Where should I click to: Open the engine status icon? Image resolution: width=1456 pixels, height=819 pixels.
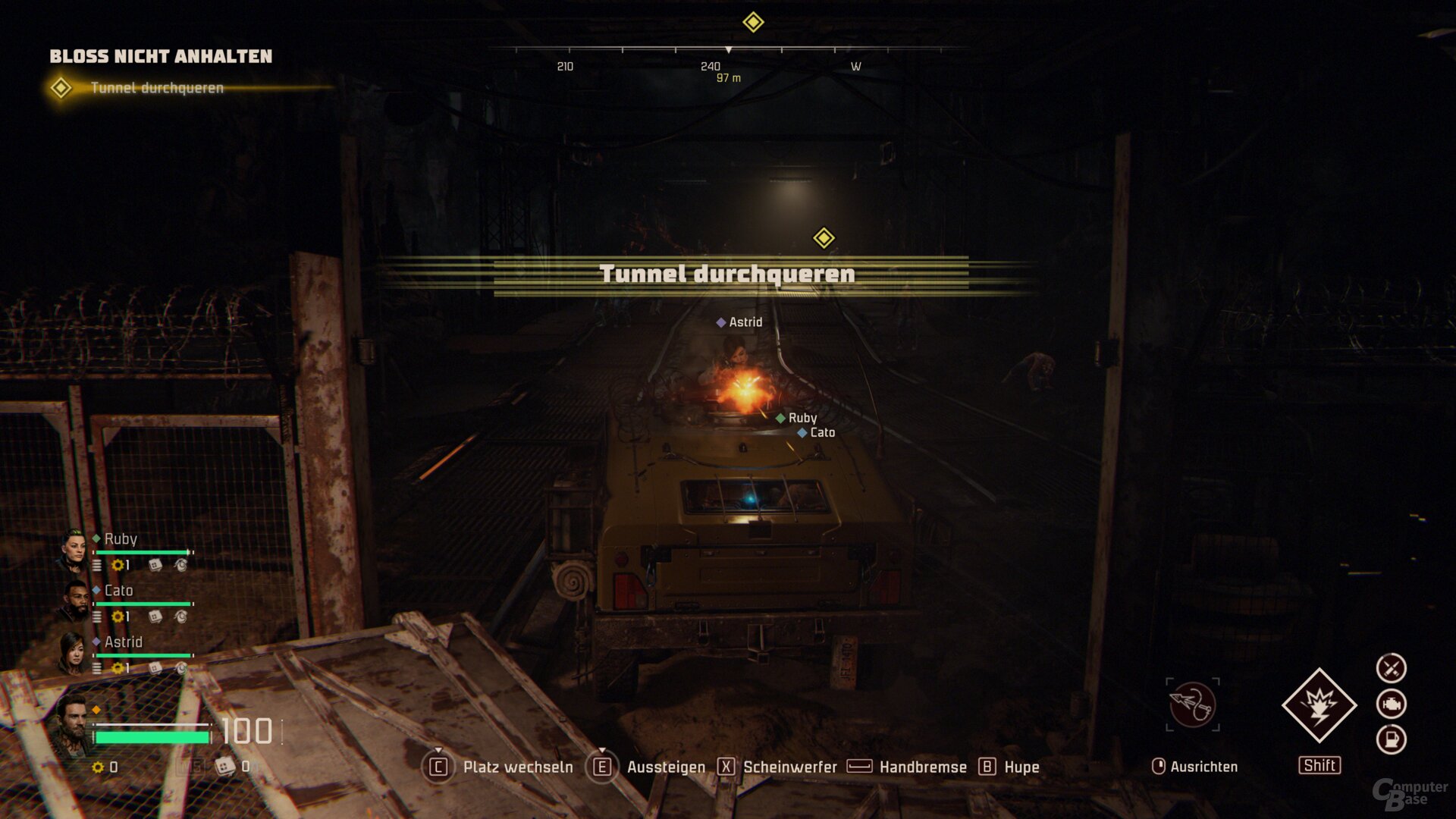(1391, 704)
